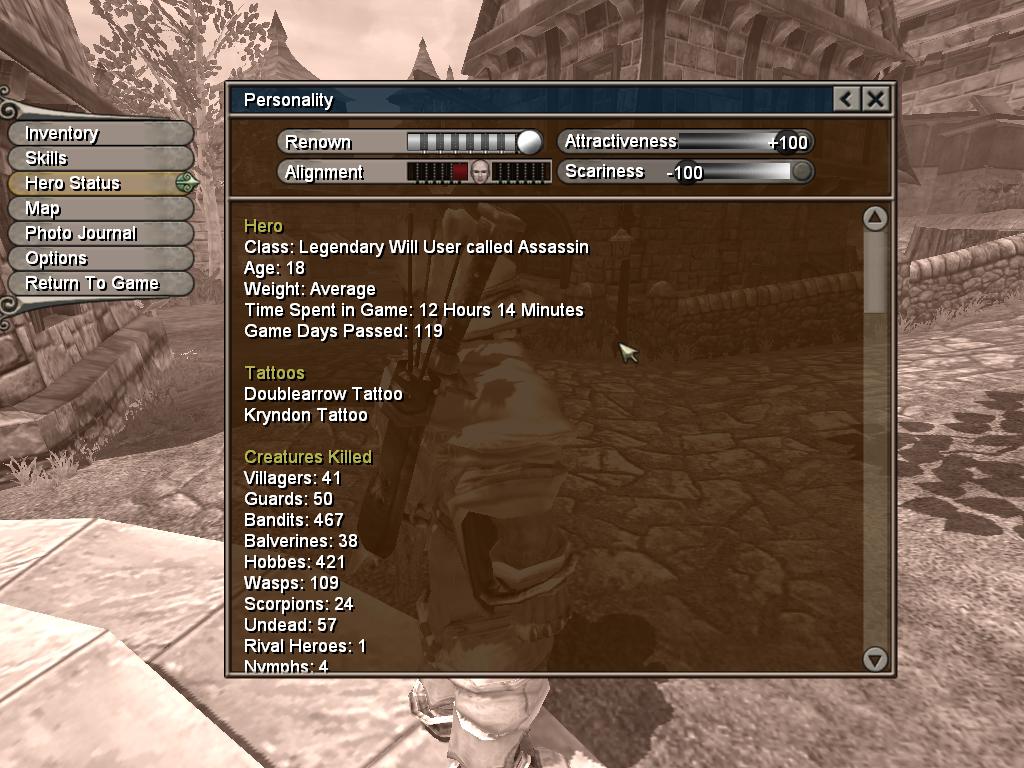1024x768 pixels.
Task: Click the scroll up arrow button
Action: tap(875, 218)
